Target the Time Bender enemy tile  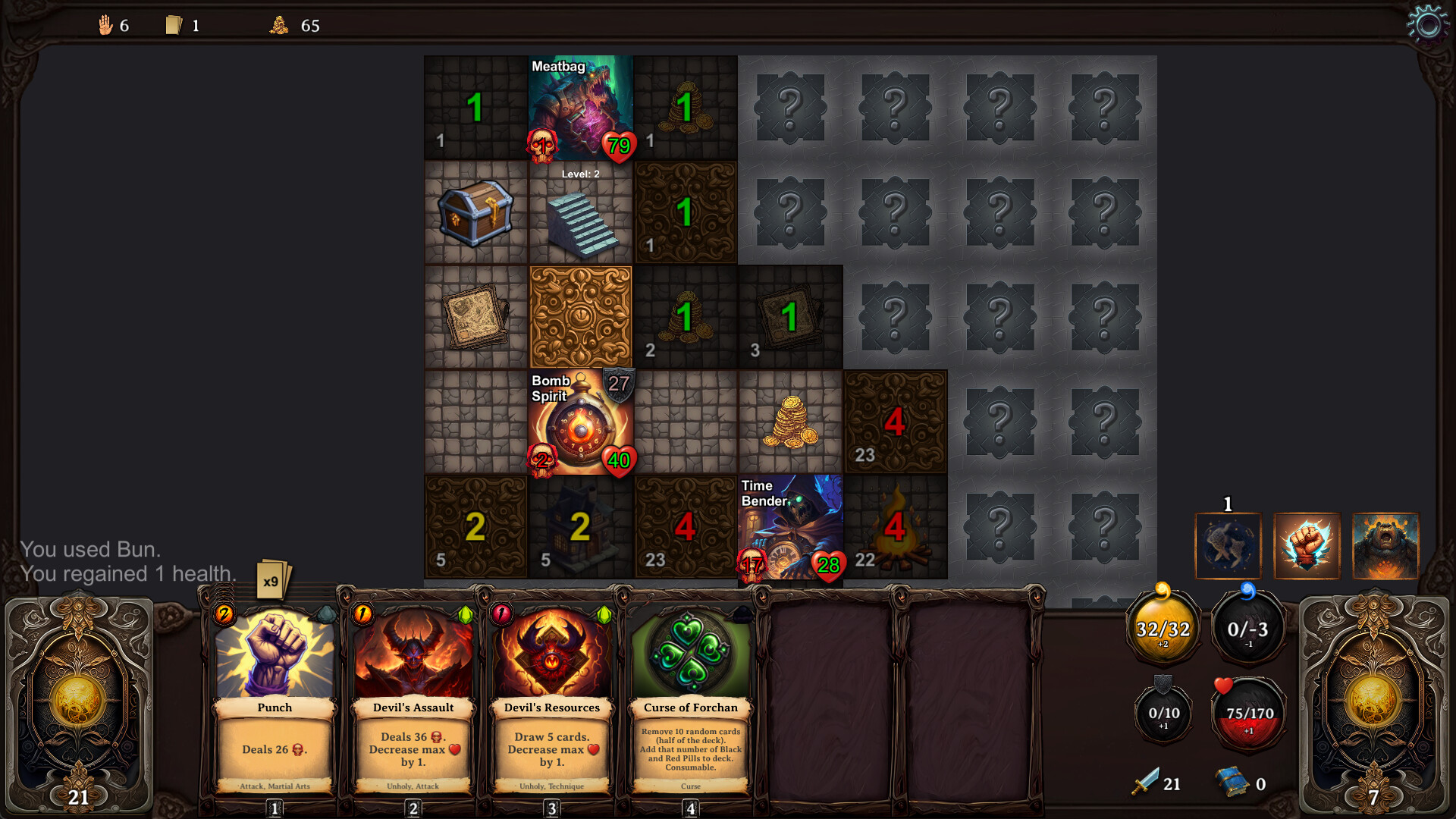click(x=790, y=527)
